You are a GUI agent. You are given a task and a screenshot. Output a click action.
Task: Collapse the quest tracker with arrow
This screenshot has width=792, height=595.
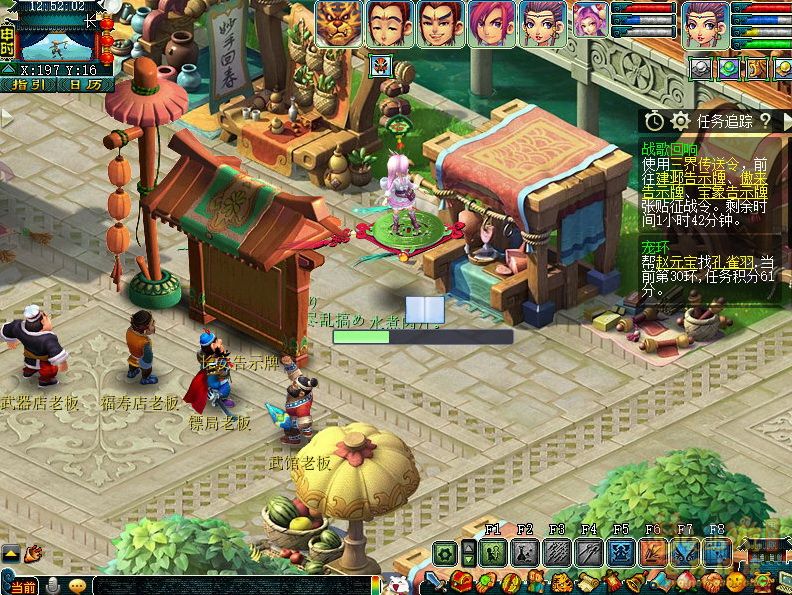pos(784,121)
